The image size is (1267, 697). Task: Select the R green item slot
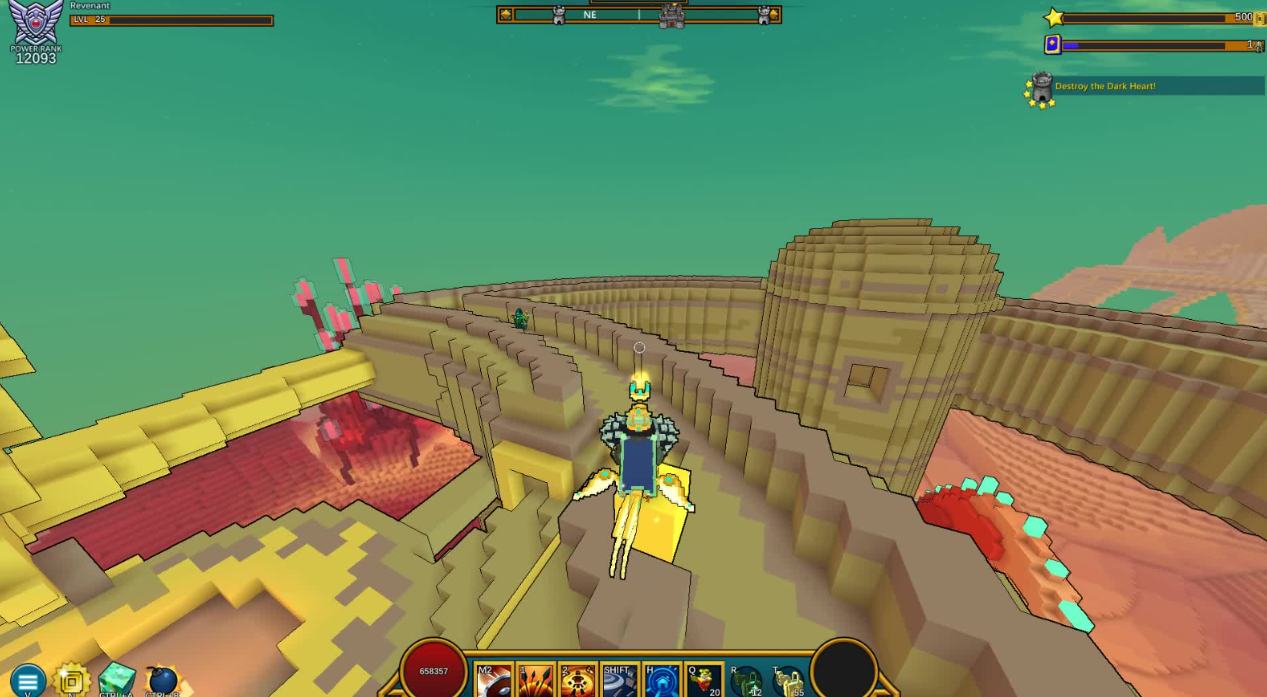click(x=746, y=681)
